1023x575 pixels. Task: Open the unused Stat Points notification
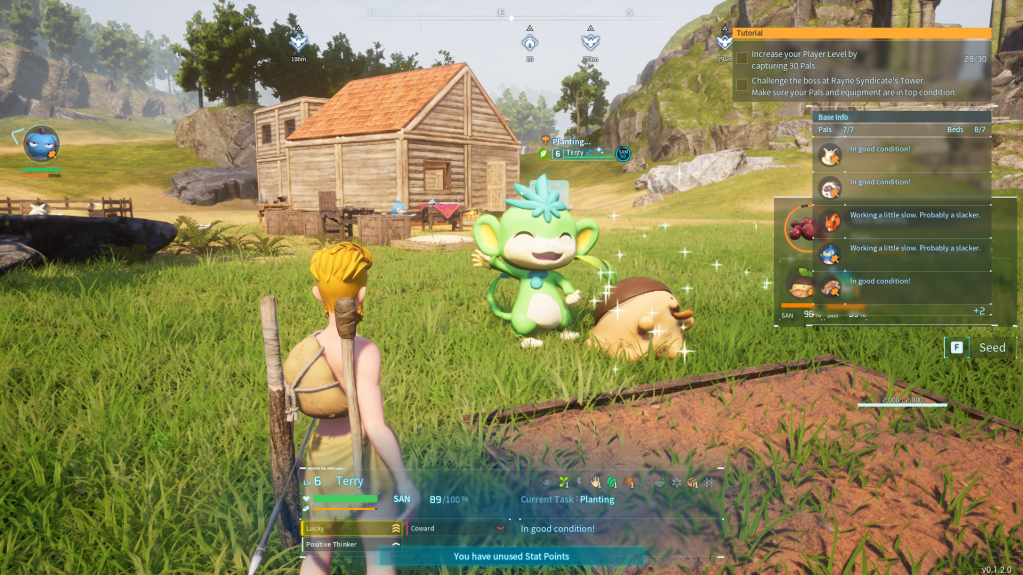click(x=510, y=557)
